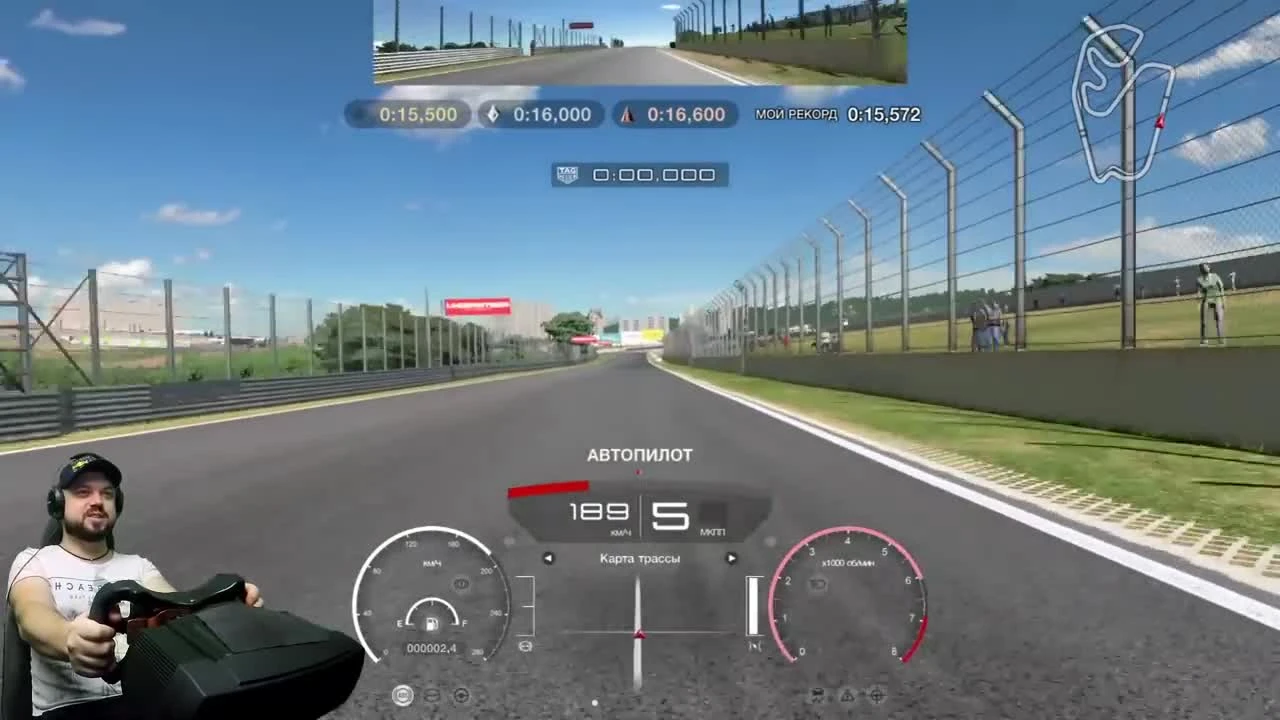Screen dimensions: 1280x720
Task: Click the differential assist icon near bottom left
Action: pyautogui.click(x=431, y=695)
